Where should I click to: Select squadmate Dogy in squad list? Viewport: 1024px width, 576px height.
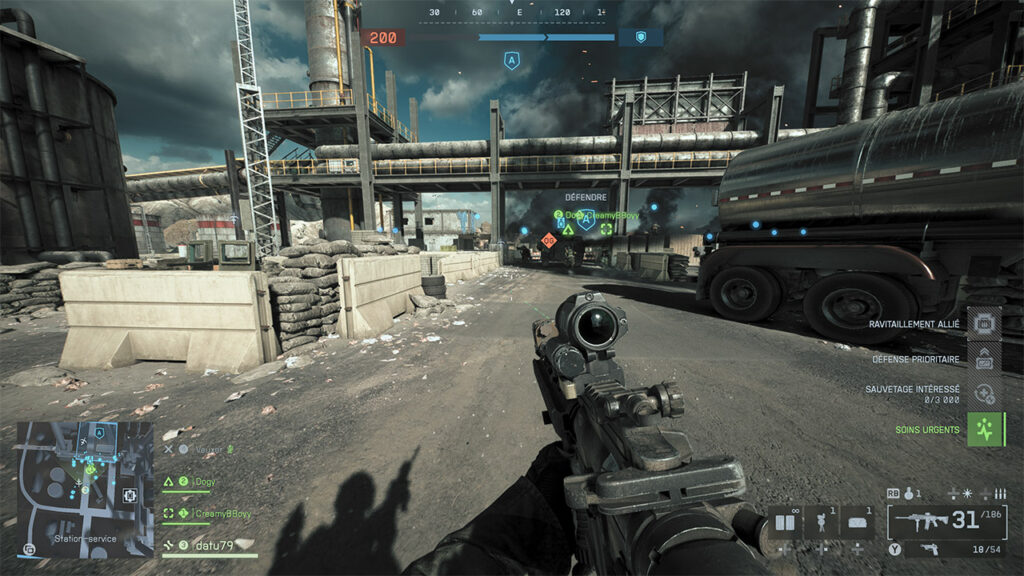(205, 482)
